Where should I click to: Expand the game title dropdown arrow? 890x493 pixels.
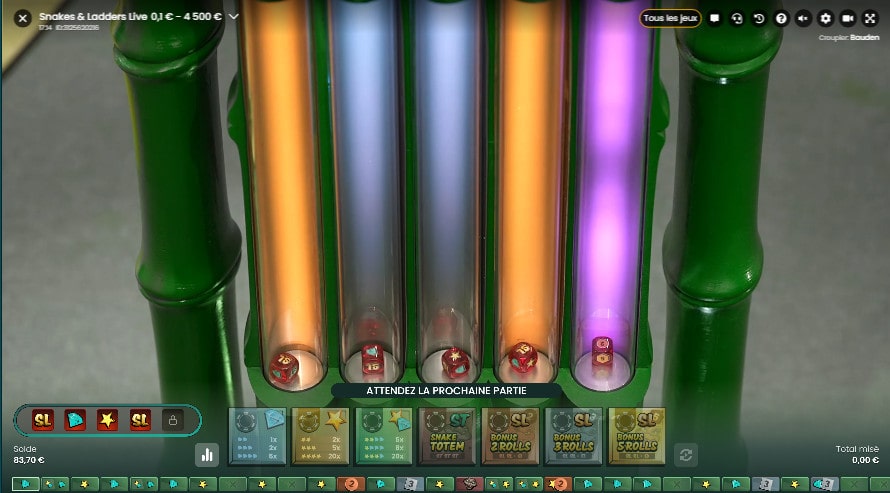234,17
